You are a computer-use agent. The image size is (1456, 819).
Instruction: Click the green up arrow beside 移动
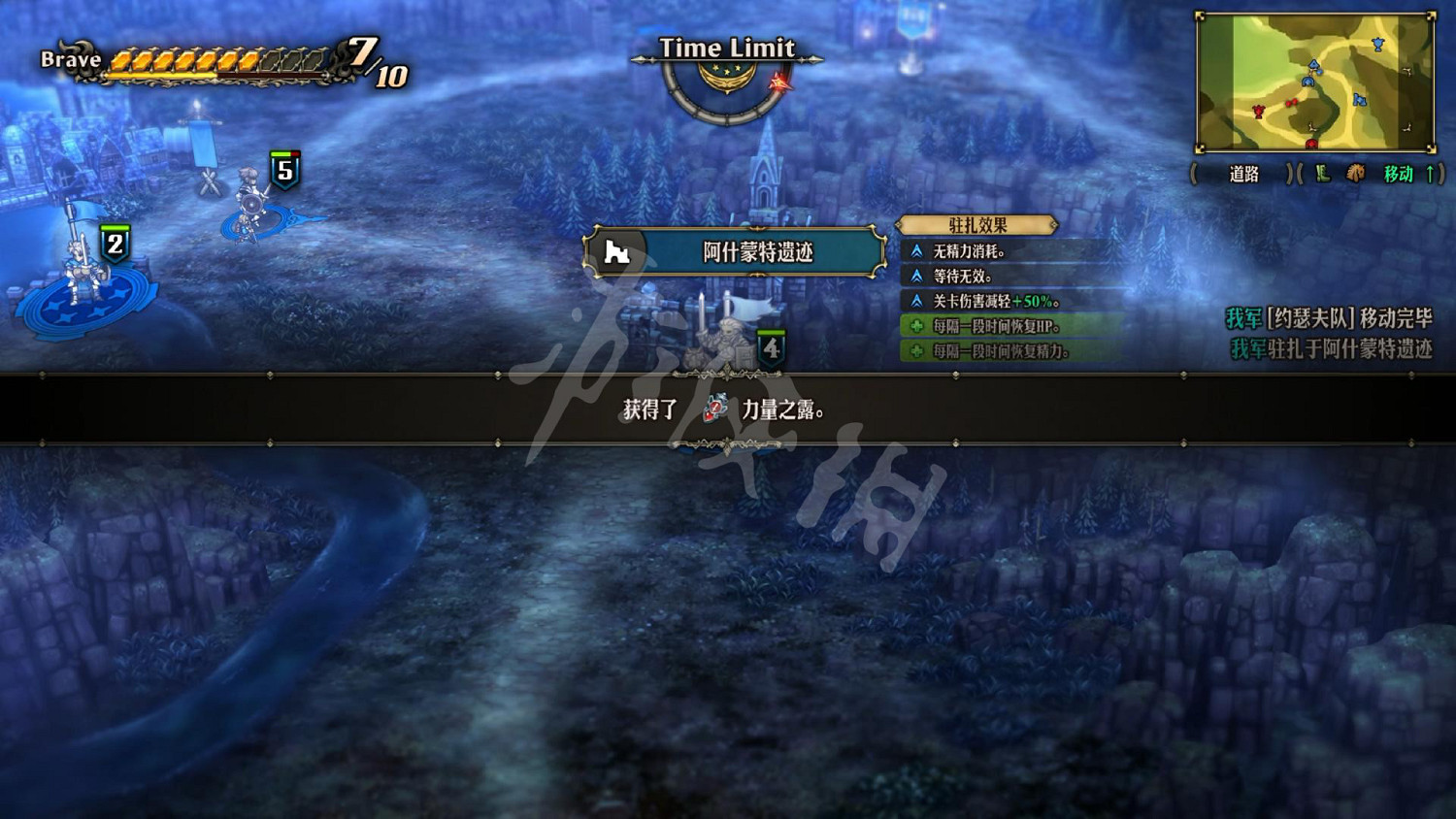pos(1431,176)
